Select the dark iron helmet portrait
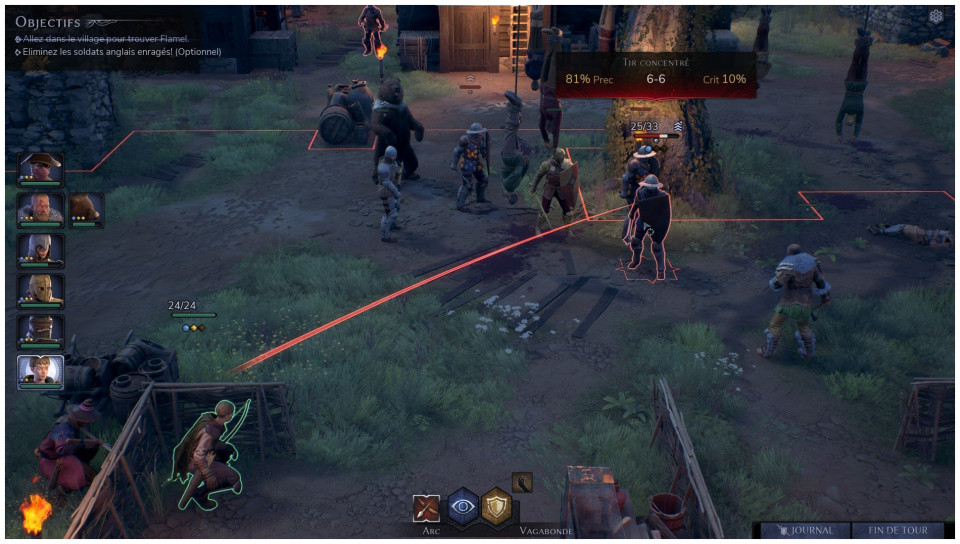 40,331
